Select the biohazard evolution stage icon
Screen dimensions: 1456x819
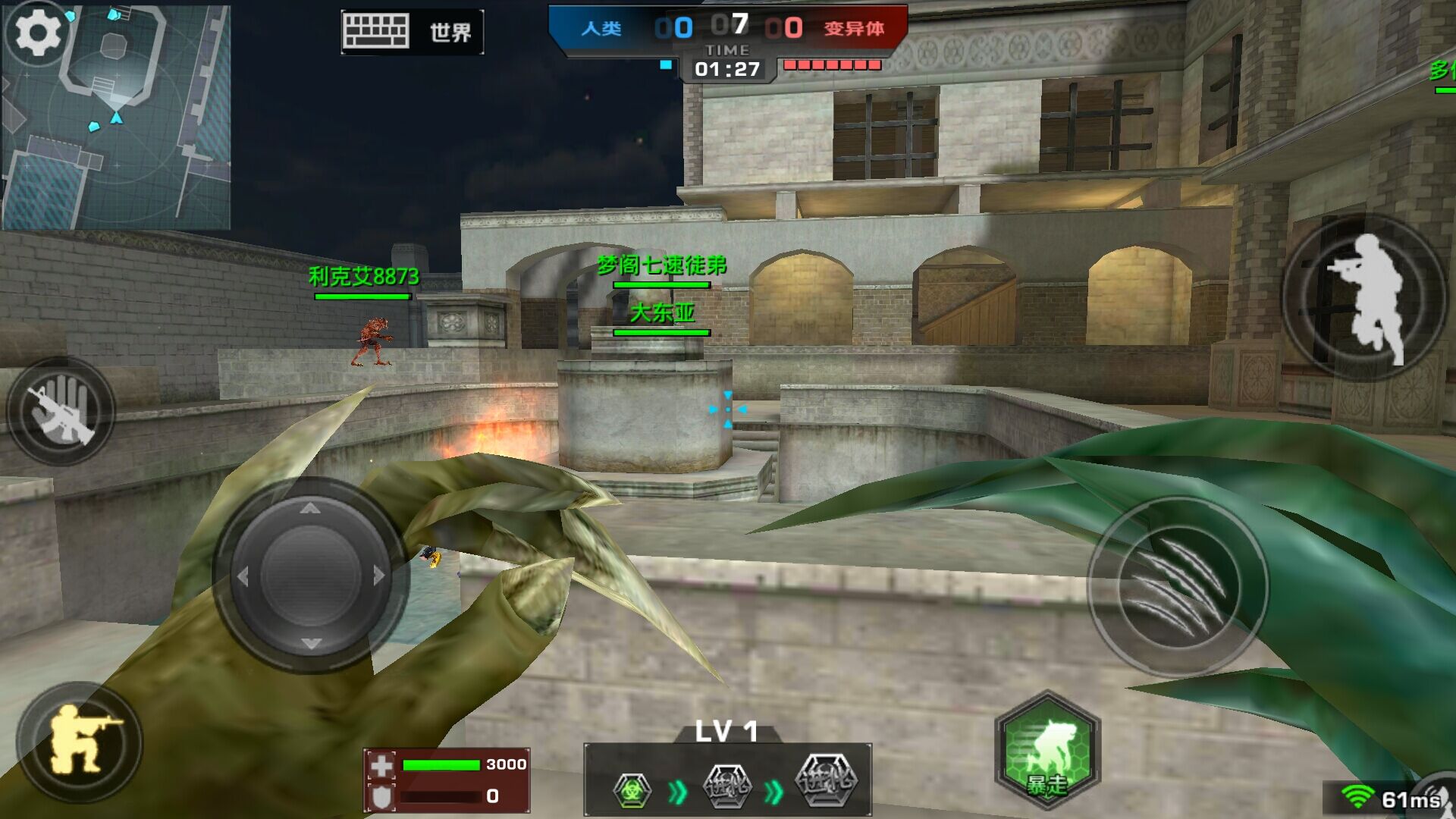(x=632, y=790)
